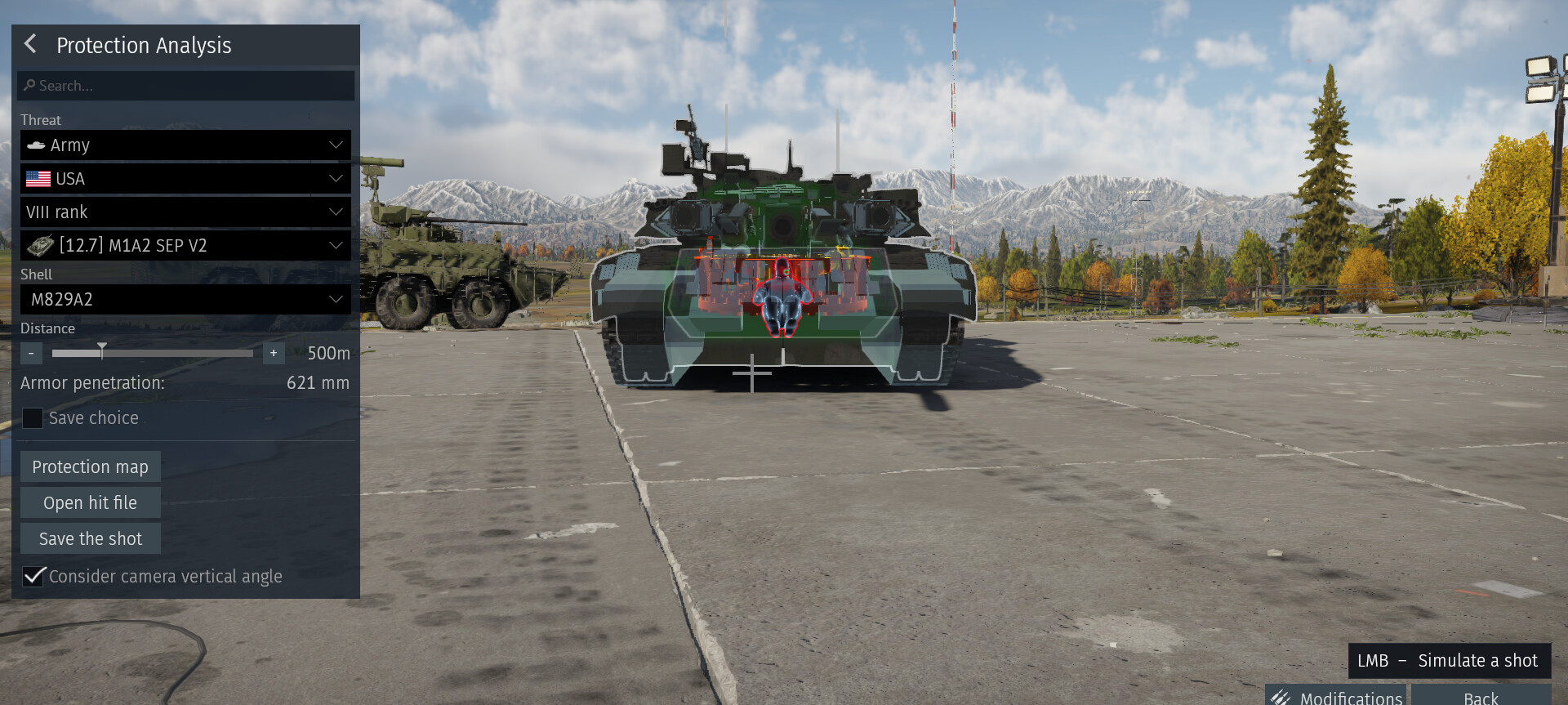Open the Protection map
This screenshot has height=705, width=1568.
(x=90, y=467)
